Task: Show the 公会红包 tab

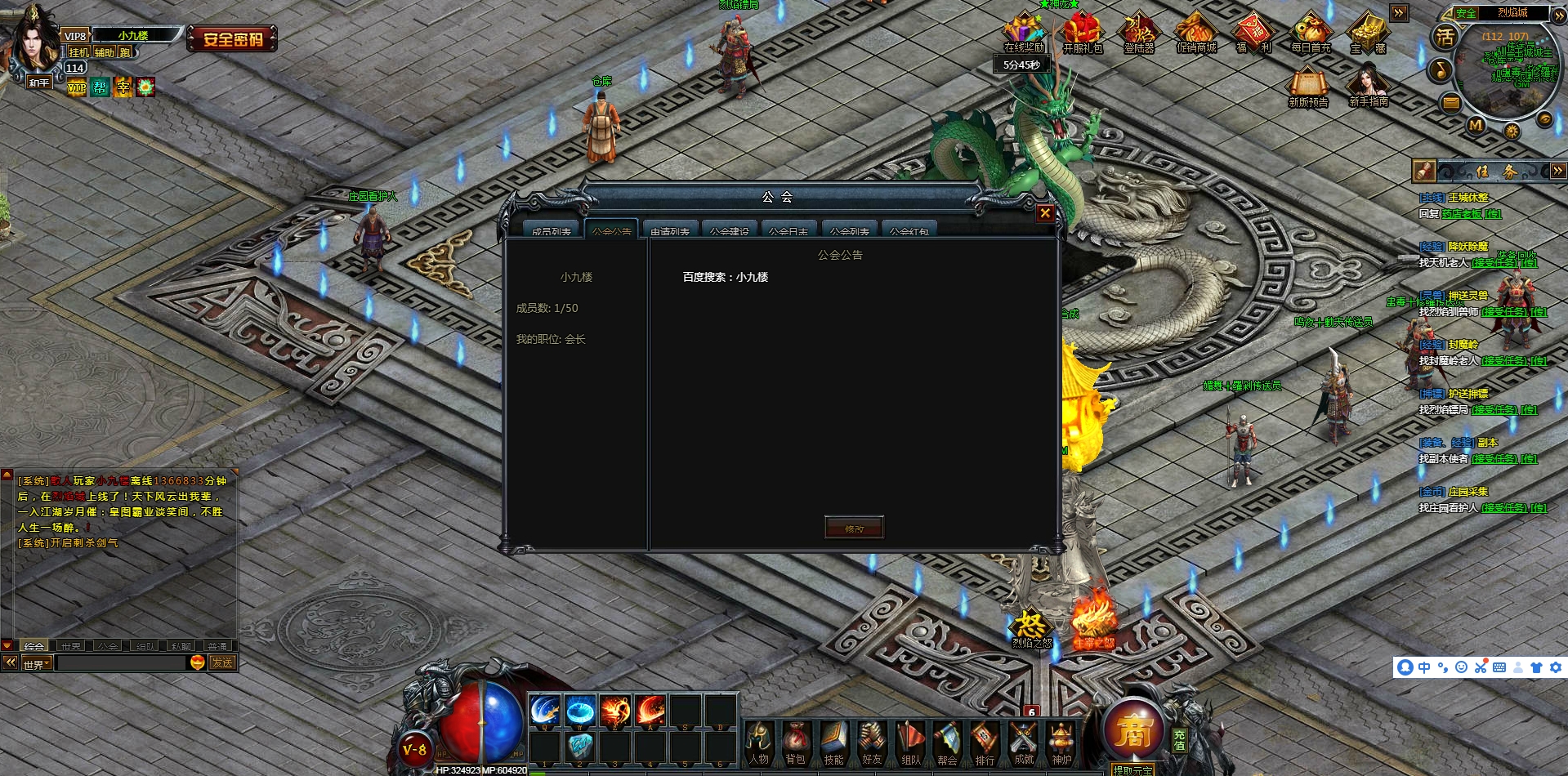Action: [x=909, y=230]
